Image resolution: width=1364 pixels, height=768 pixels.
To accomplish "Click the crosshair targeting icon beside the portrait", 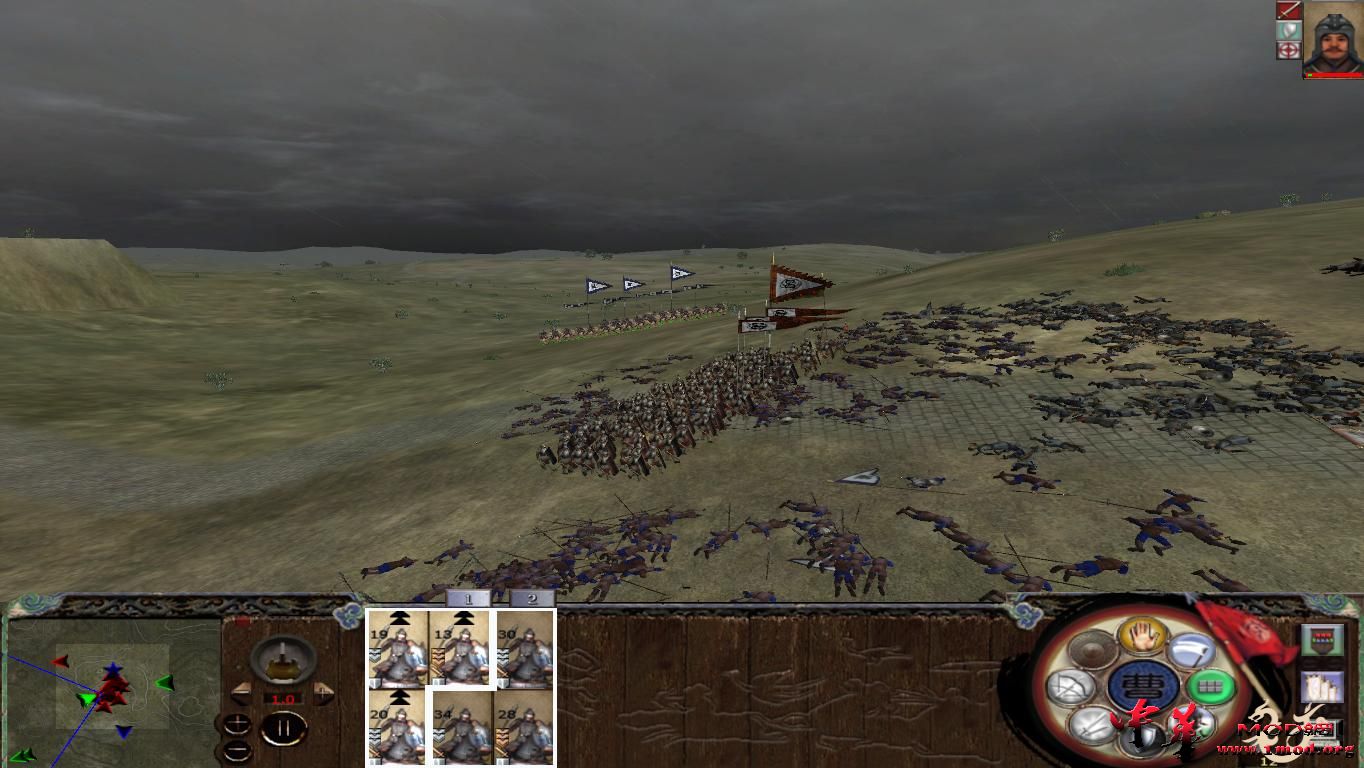I will point(1289,50).
